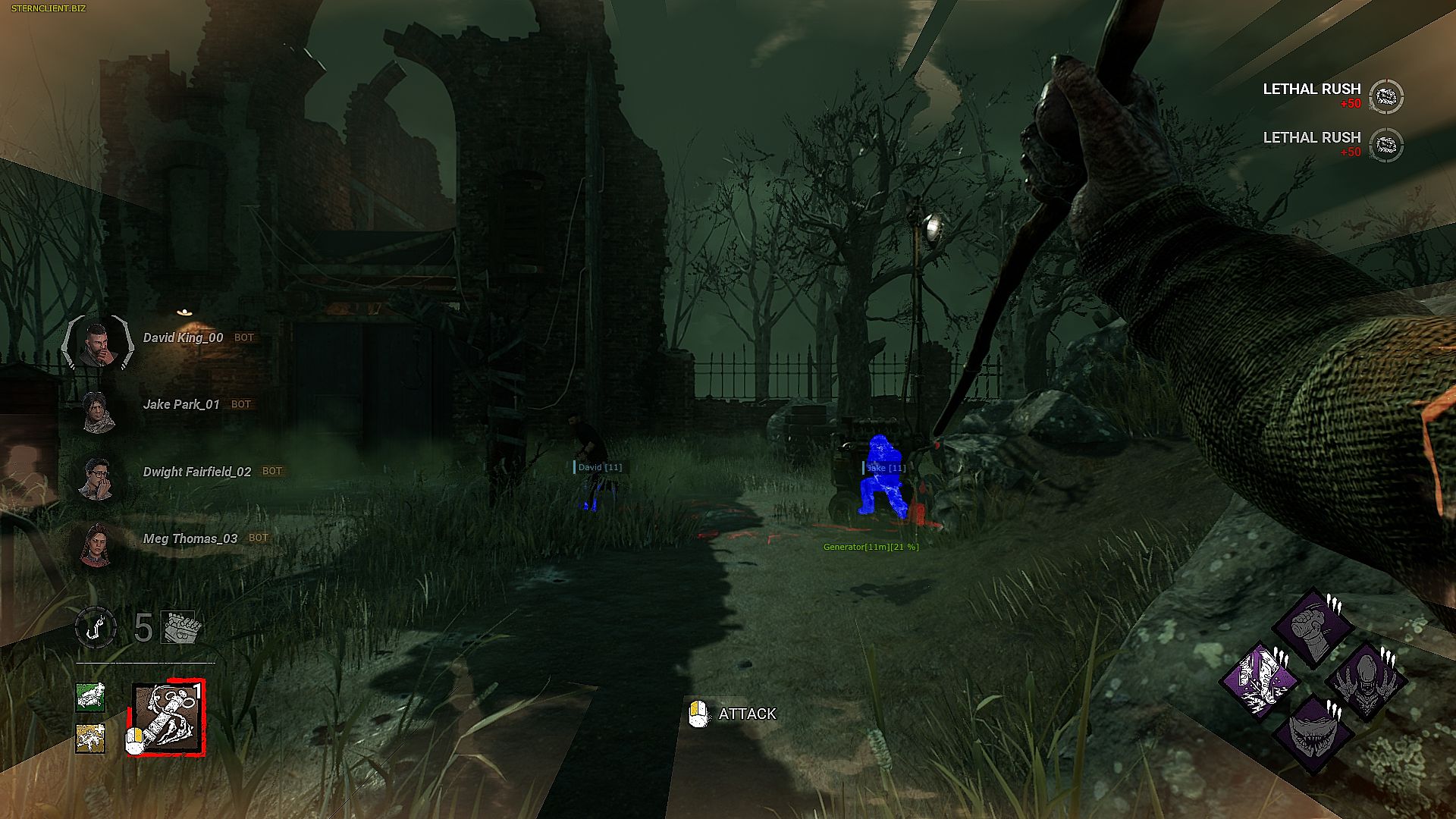The height and width of the screenshot is (819, 1456).
Task: Select the yellow add-on icon
Action: 90,738
